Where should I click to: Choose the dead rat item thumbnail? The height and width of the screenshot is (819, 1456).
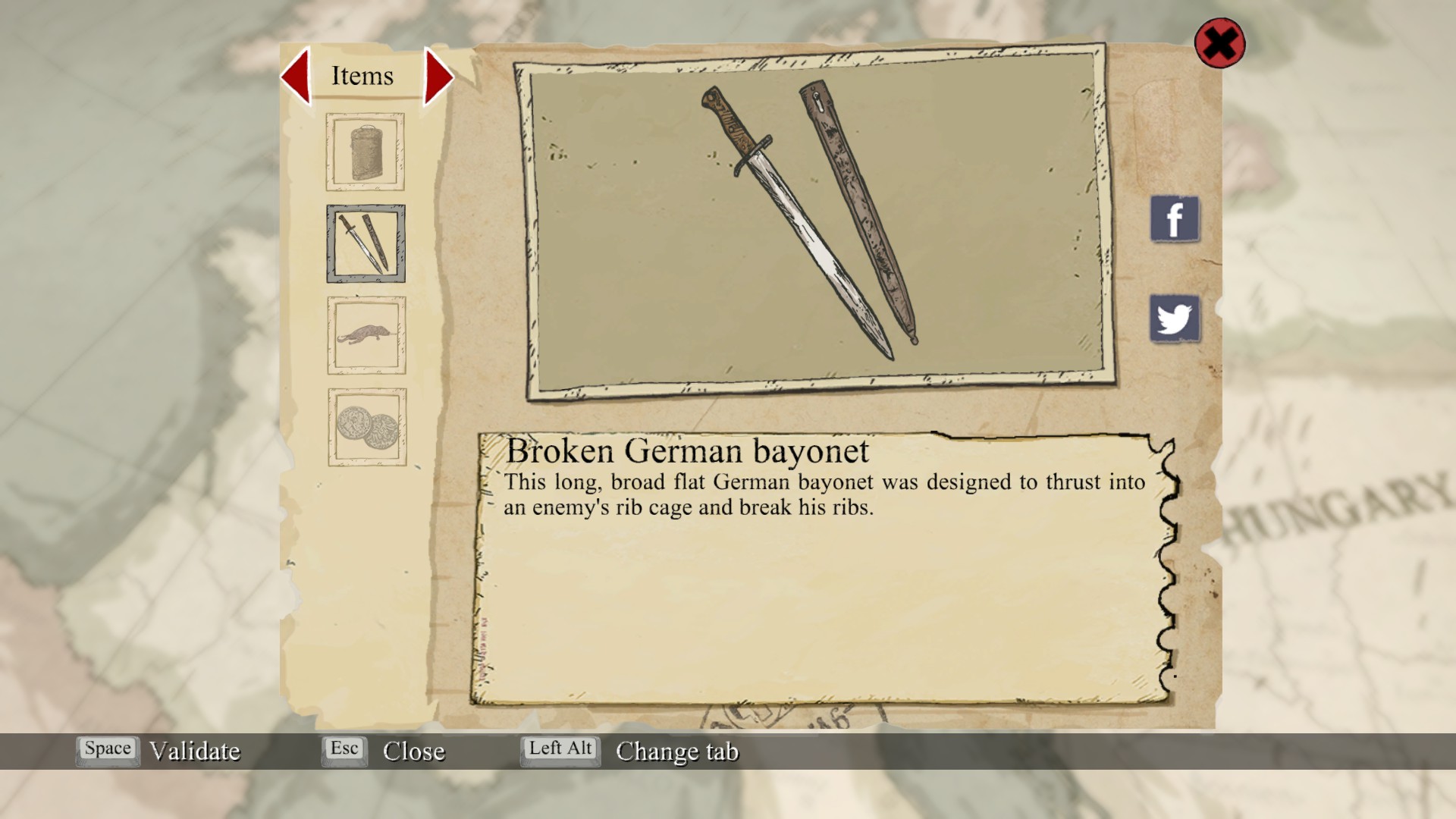pyautogui.click(x=366, y=335)
